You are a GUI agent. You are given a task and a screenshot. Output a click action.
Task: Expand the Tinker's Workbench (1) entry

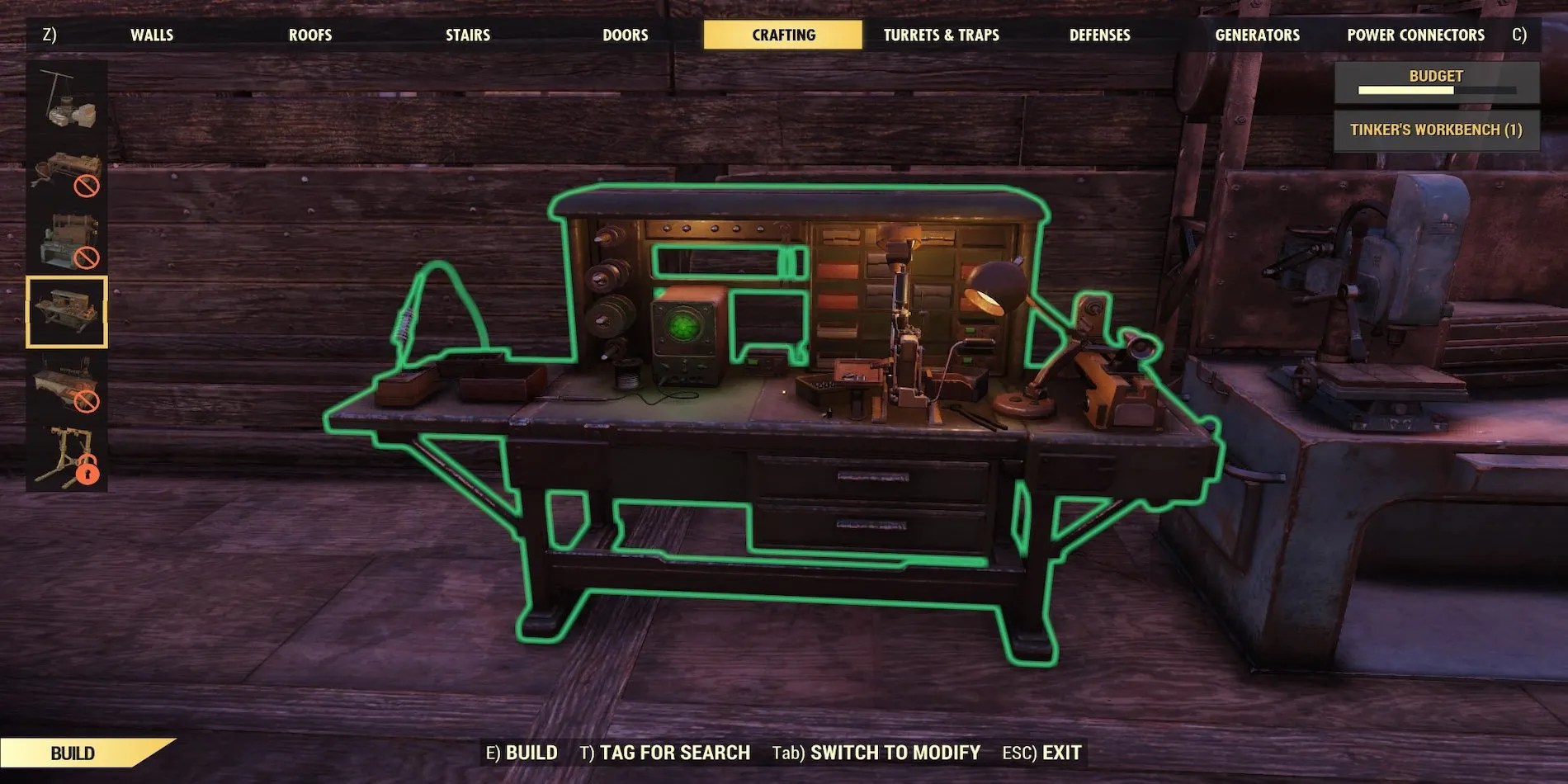pyautogui.click(x=1436, y=130)
